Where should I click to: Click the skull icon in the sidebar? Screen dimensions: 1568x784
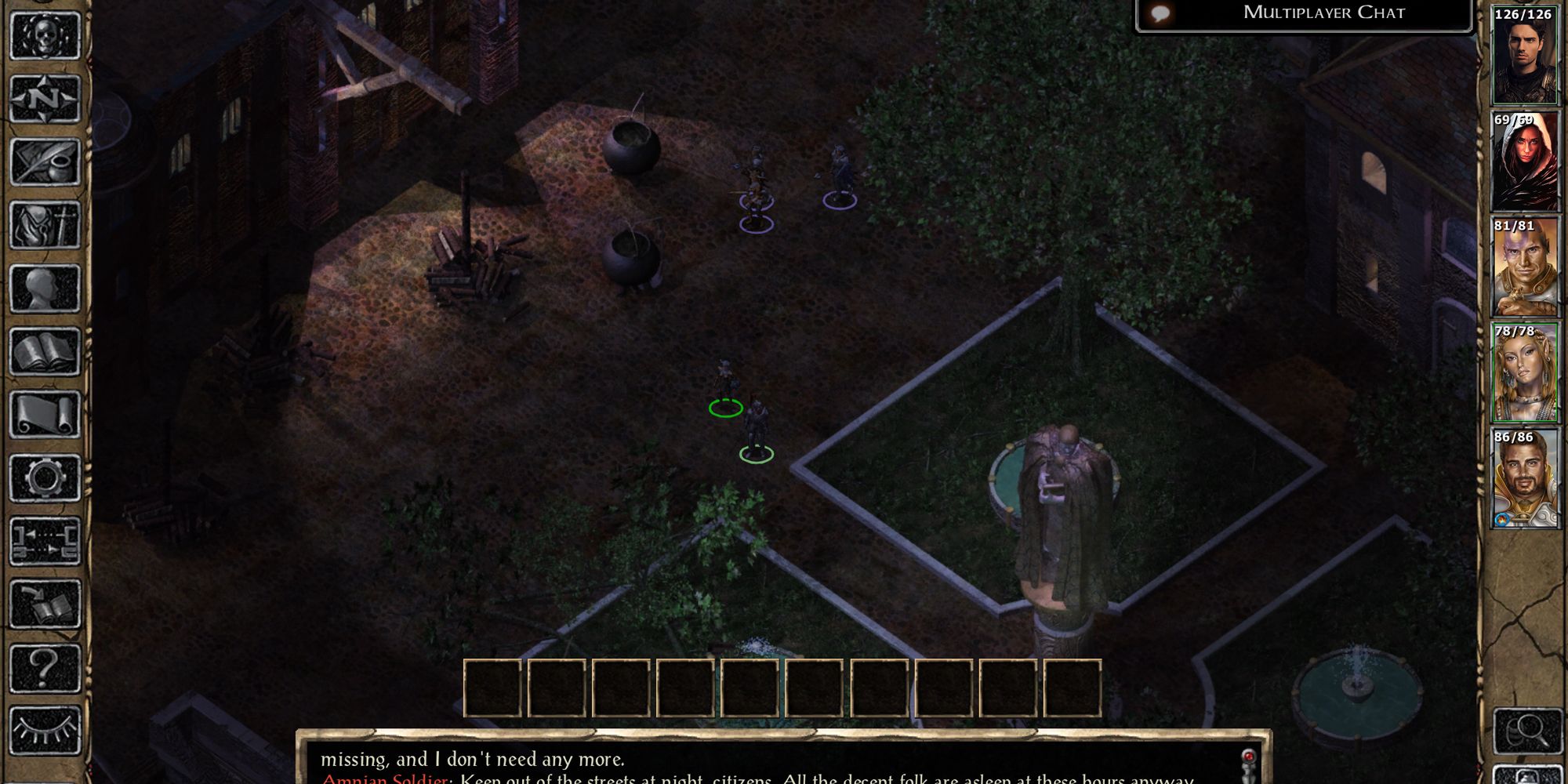(x=45, y=35)
